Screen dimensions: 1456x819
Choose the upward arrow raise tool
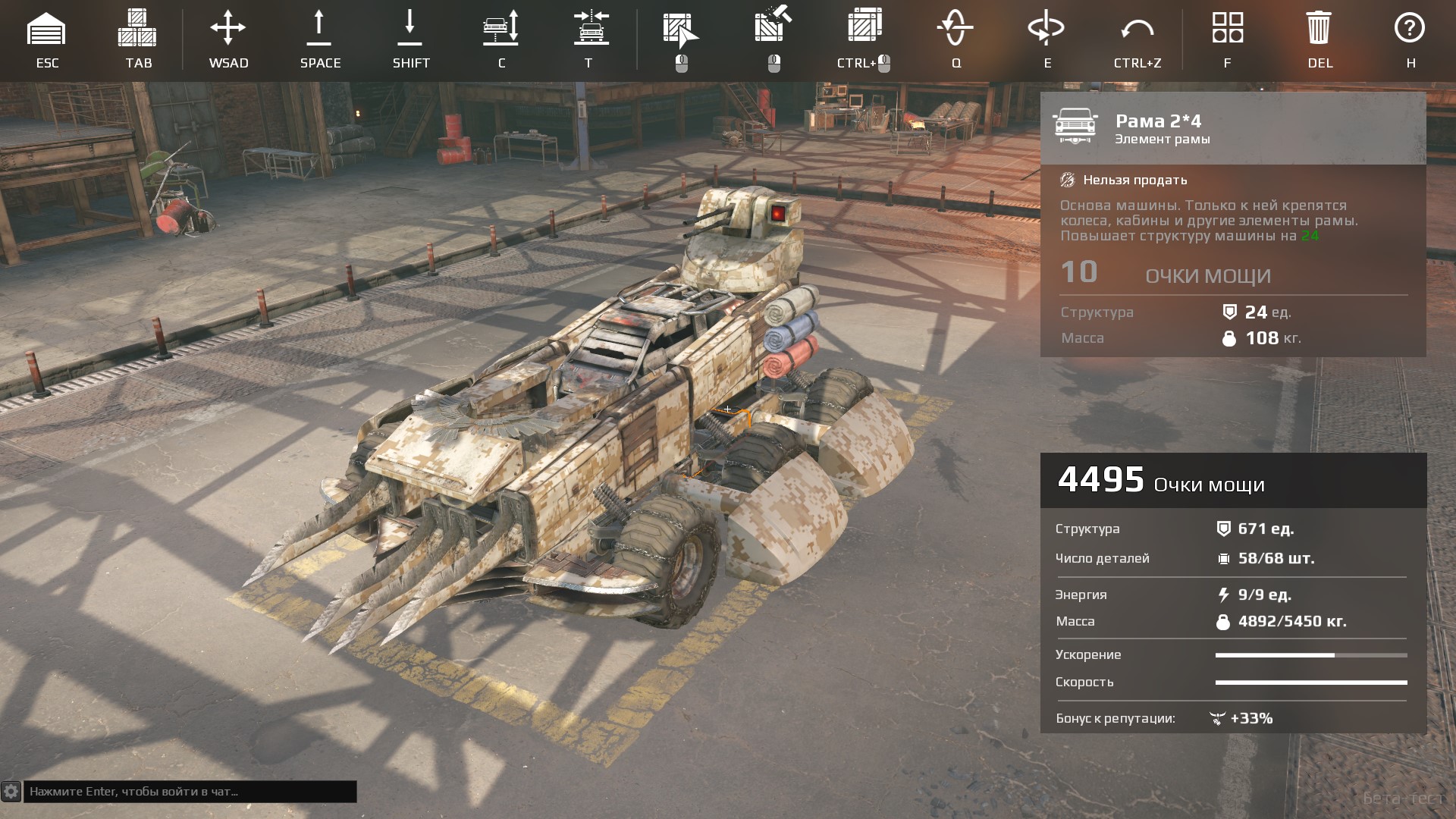319,29
